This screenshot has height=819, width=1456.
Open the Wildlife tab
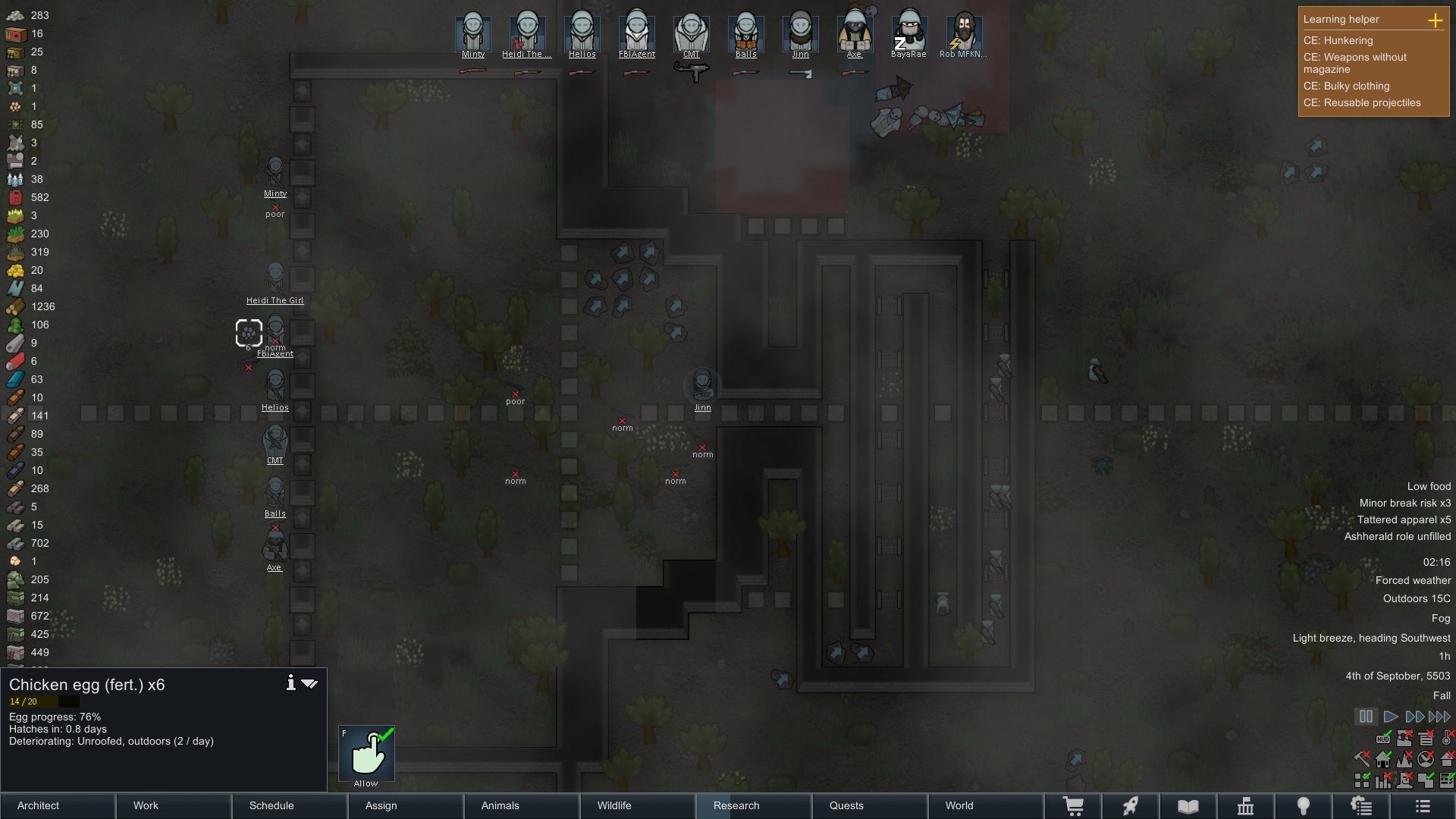638,805
